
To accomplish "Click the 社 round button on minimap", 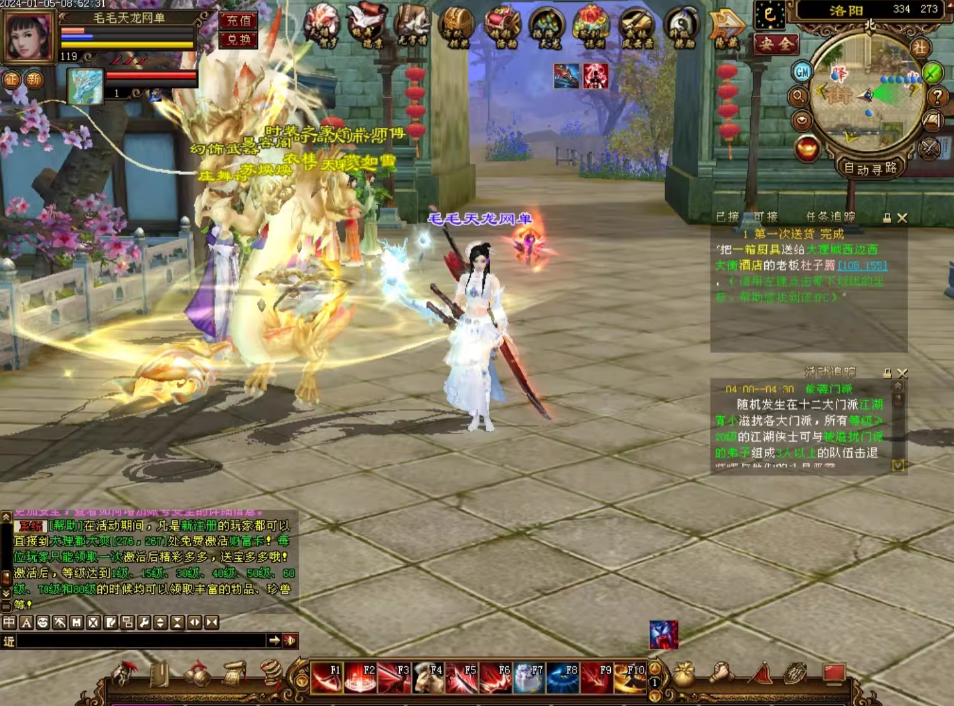I will coord(920,47).
